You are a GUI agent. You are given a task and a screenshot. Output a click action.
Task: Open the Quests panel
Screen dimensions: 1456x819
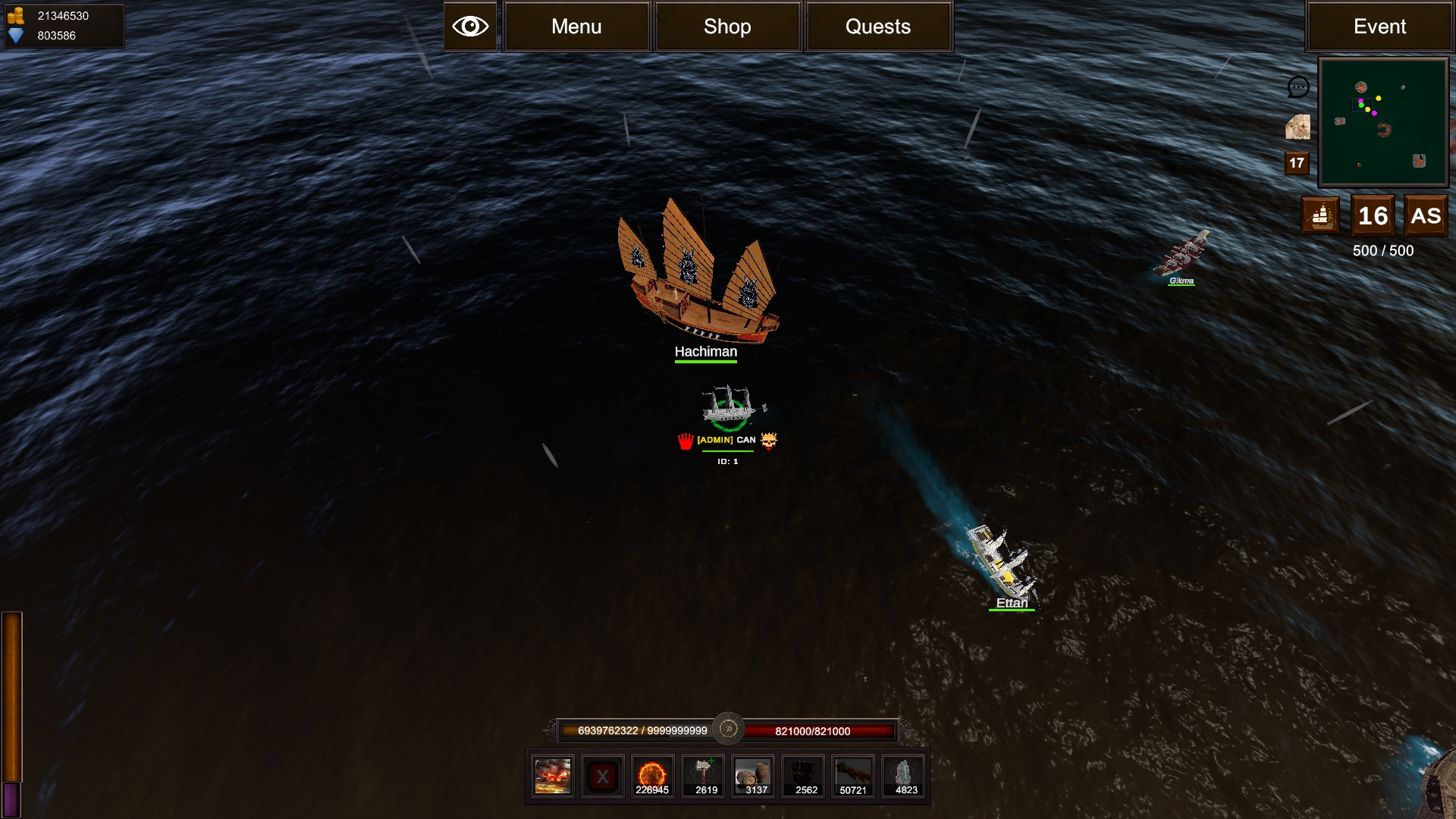pos(878,27)
